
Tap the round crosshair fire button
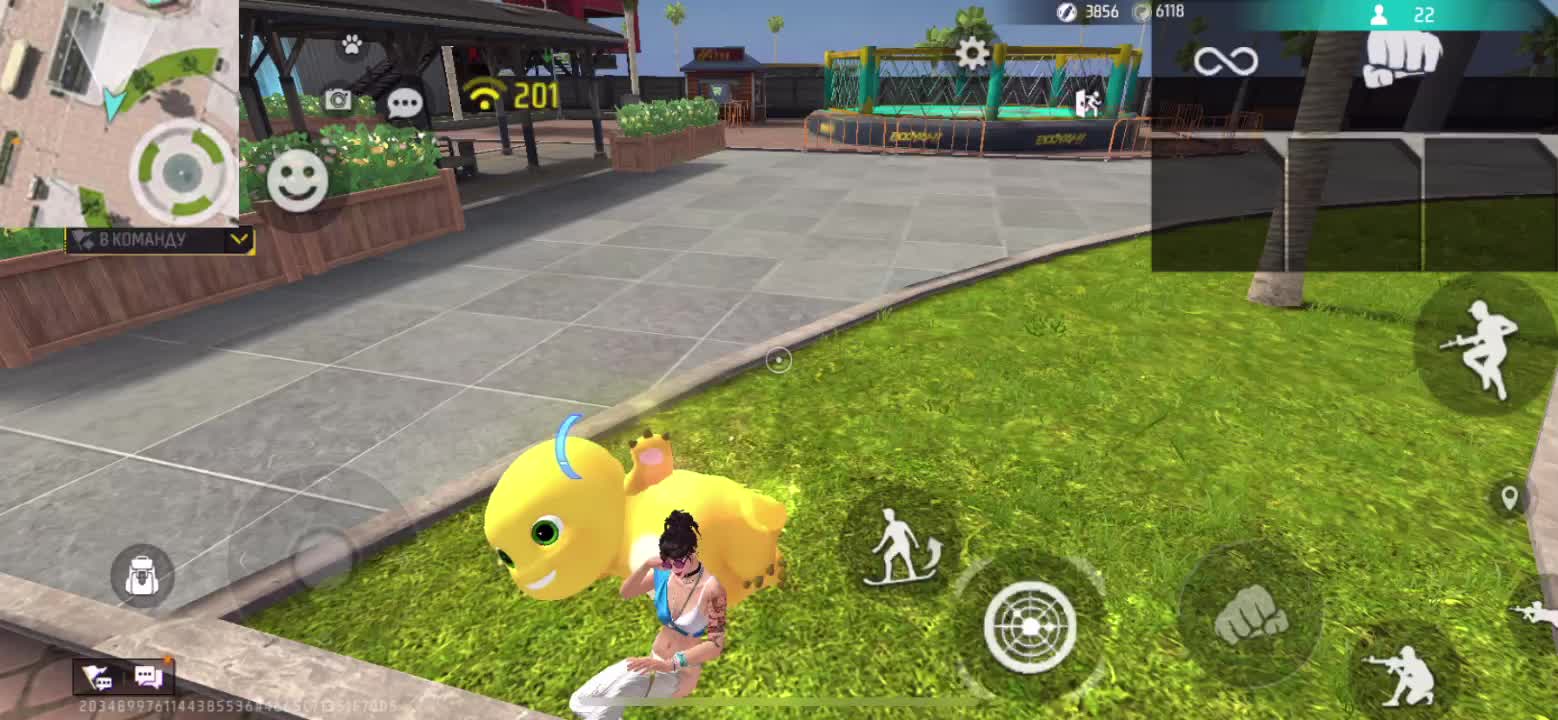1030,626
